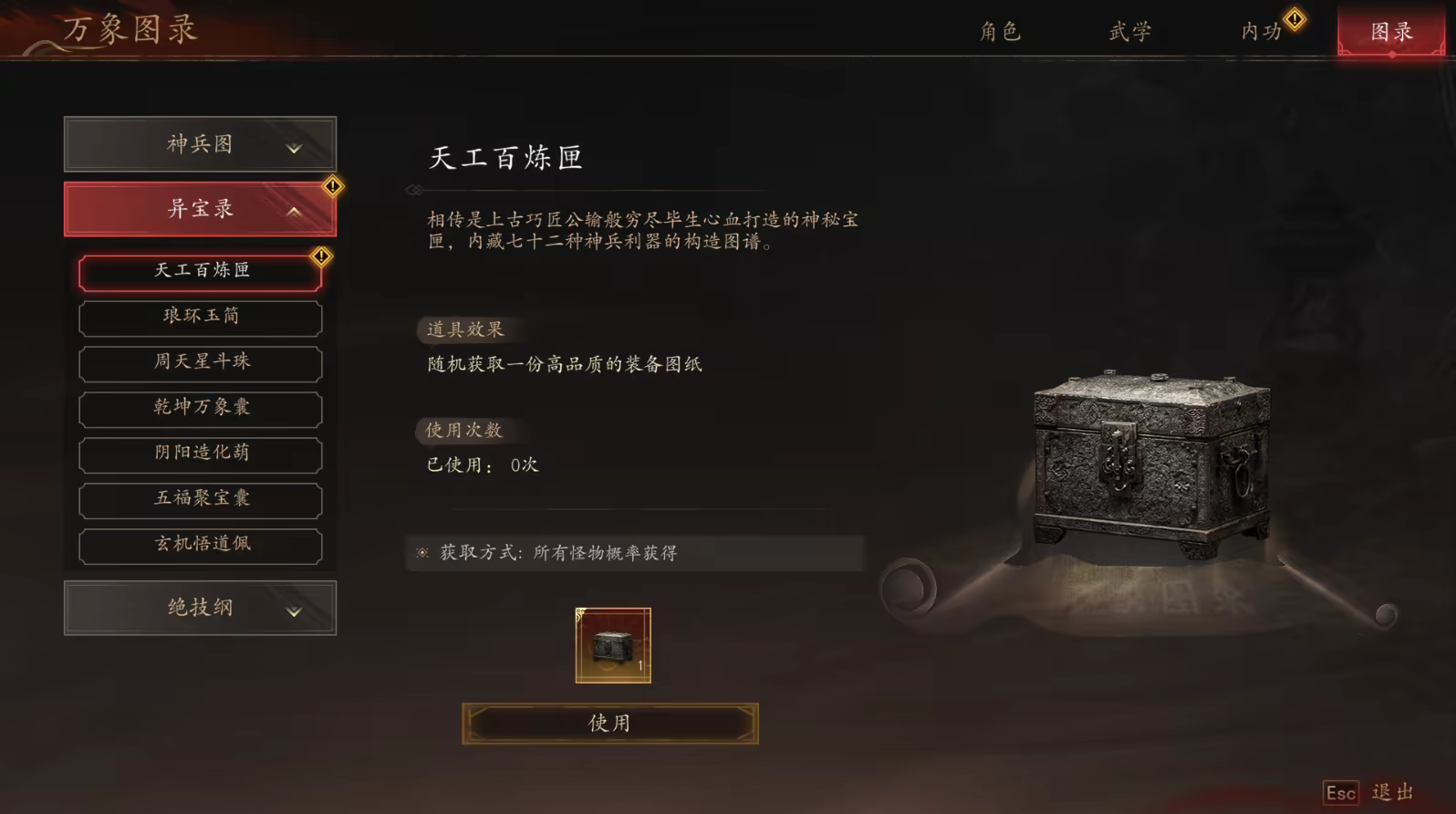Click the treasure chest item thumbnail
The height and width of the screenshot is (814, 1456).
(613, 647)
